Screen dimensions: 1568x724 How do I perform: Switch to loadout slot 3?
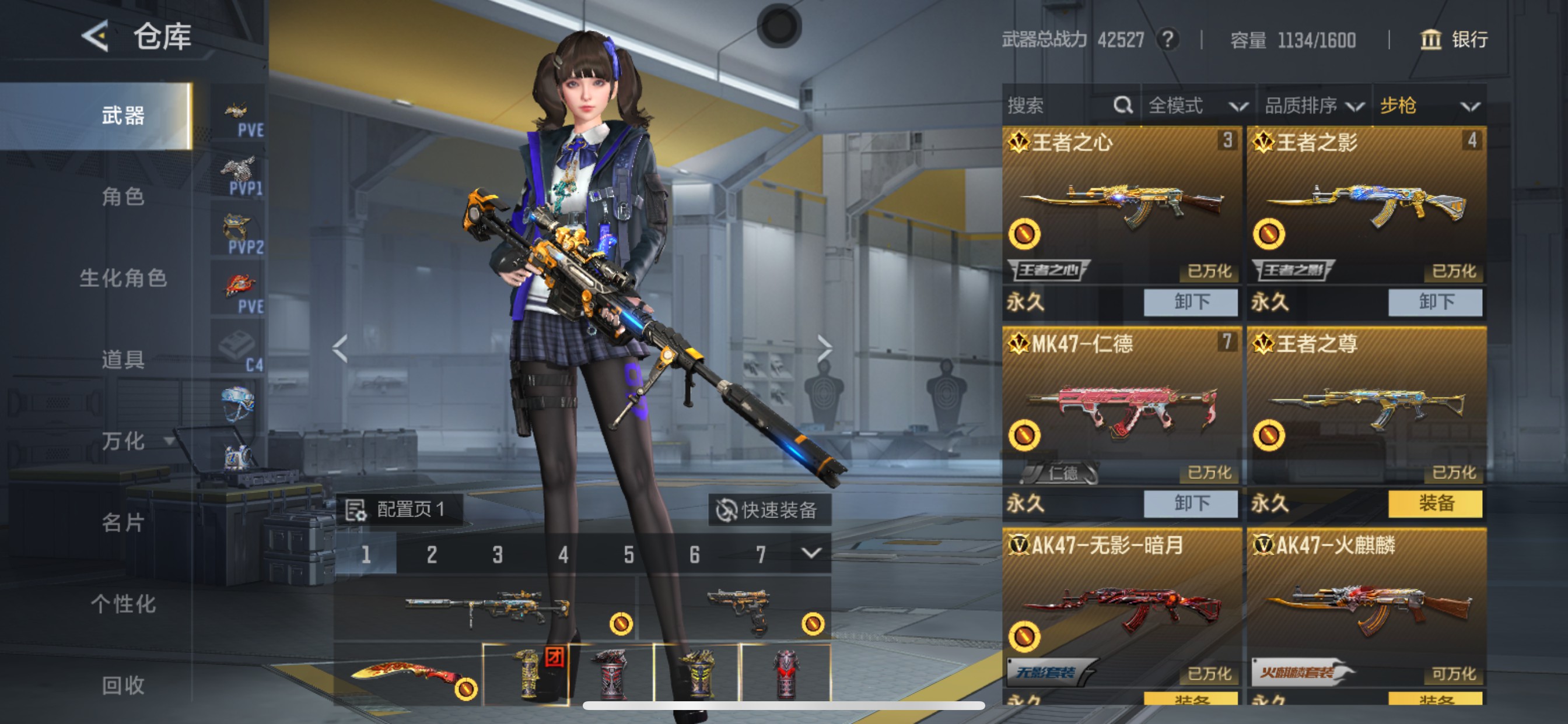tap(498, 554)
